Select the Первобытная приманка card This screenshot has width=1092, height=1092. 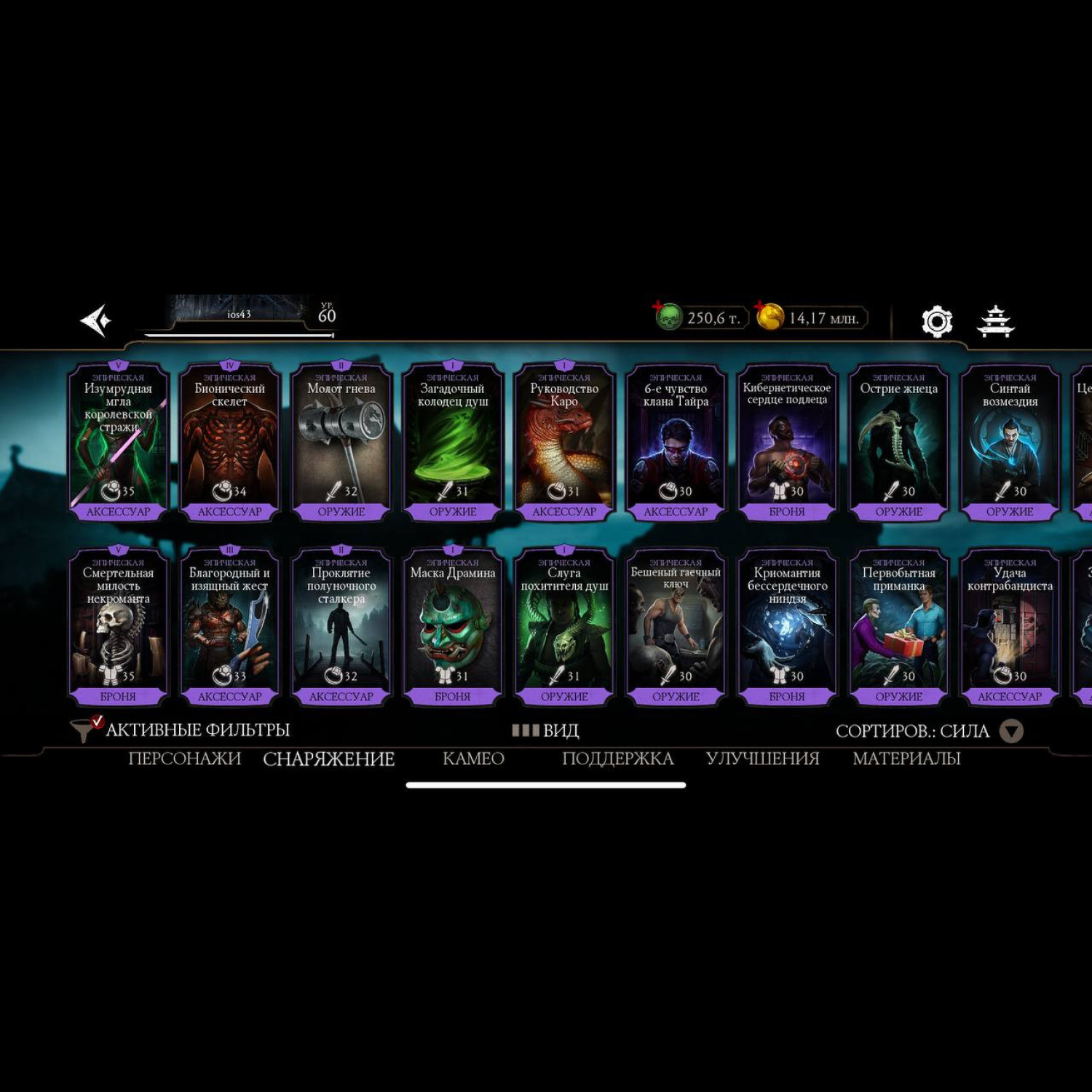tap(898, 628)
